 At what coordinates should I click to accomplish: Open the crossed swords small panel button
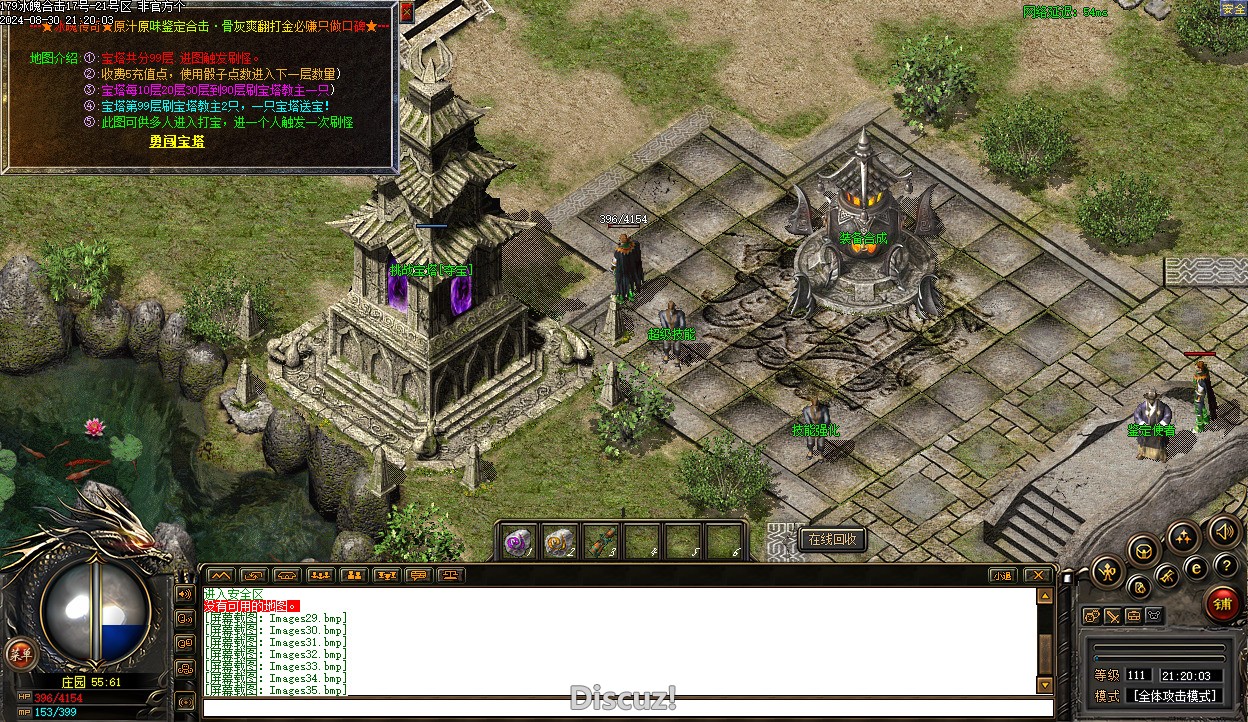[x=1112, y=616]
